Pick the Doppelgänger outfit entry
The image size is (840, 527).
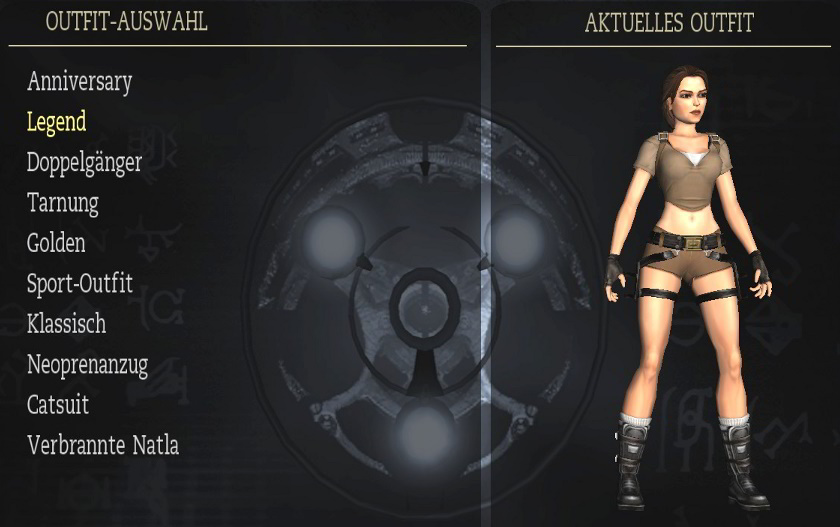click(x=84, y=162)
